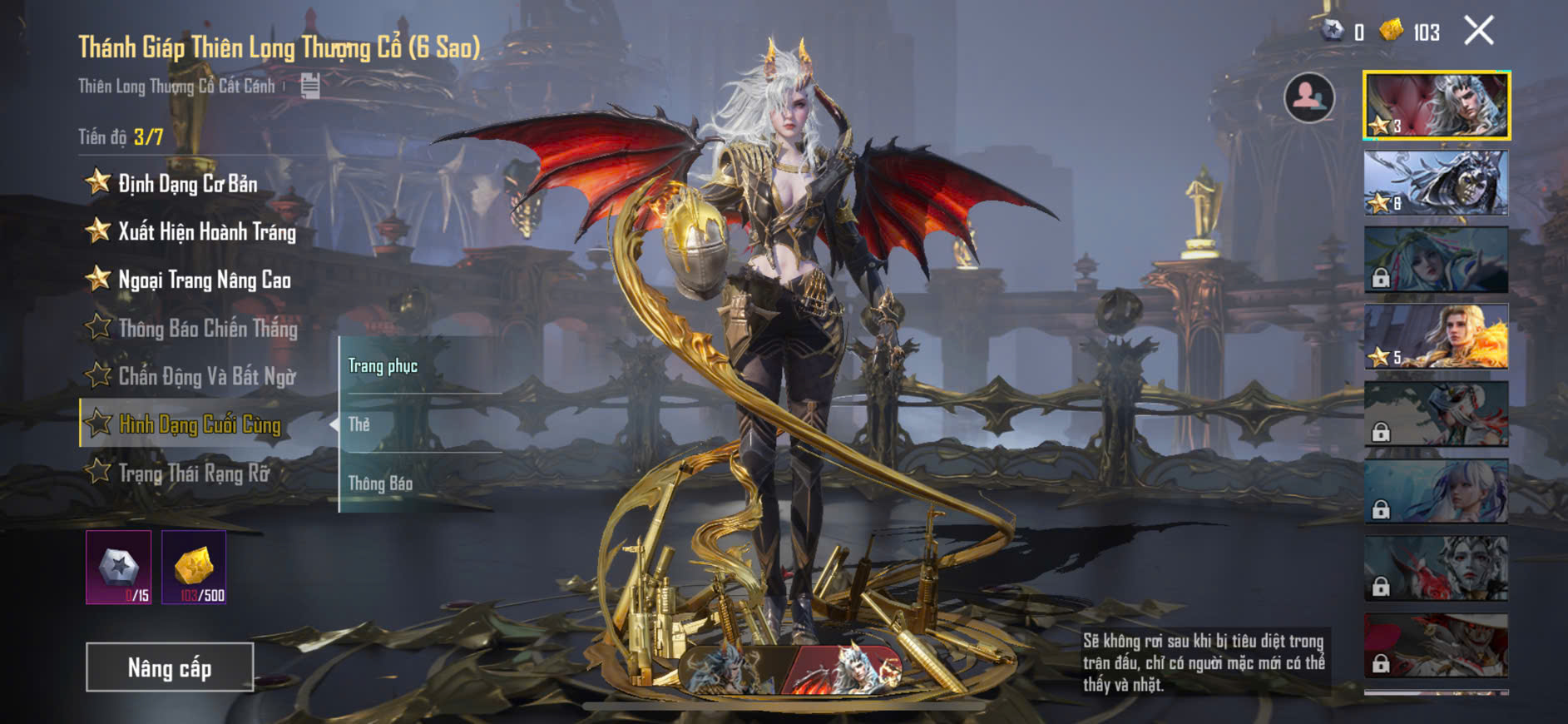This screenshot has width=1568, height=724.
Task: Choose the Hình Dạng Cuối Cùng tier
Action: coord(200,424)
